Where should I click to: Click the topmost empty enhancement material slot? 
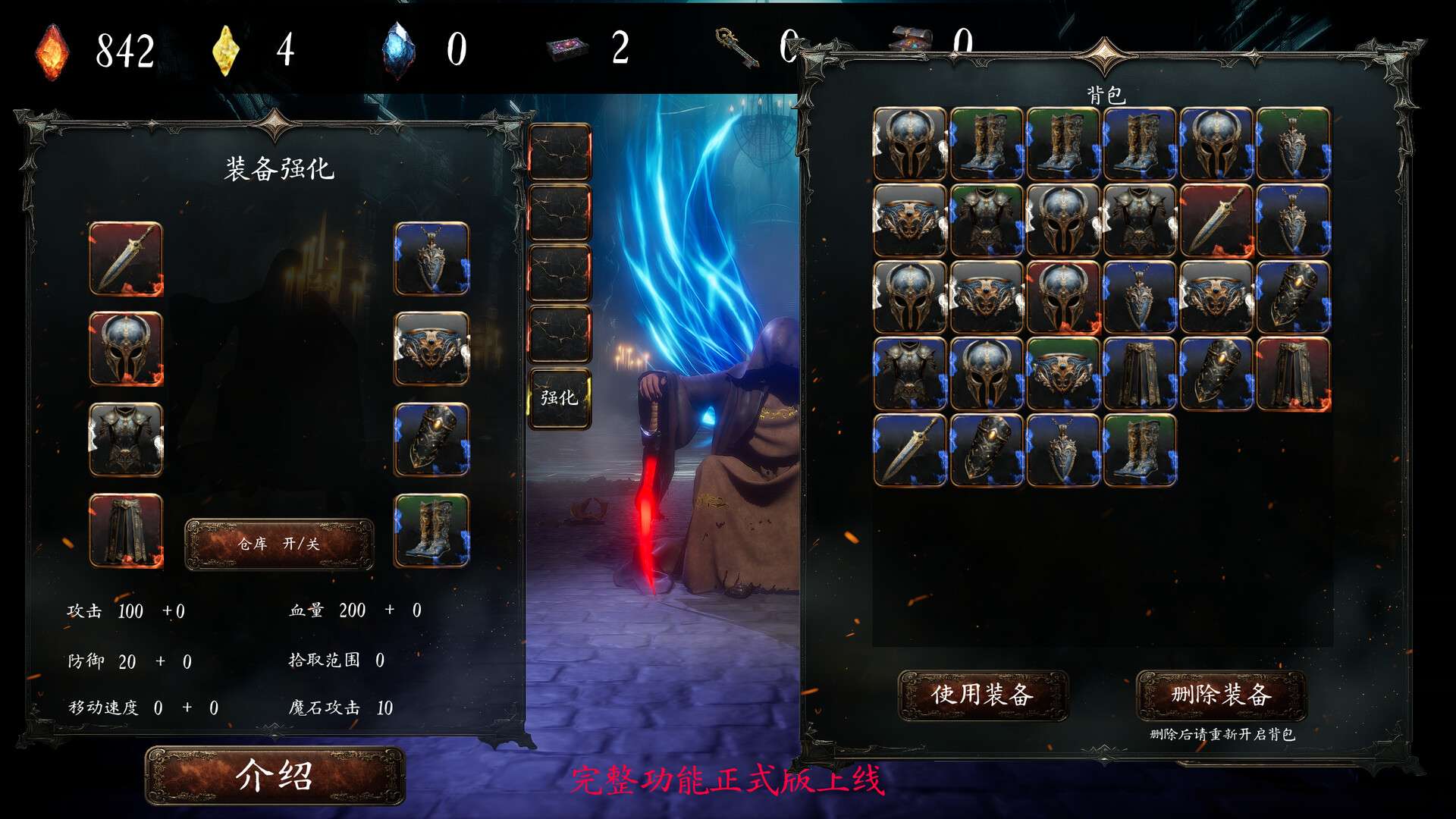[x=561, y=151]
